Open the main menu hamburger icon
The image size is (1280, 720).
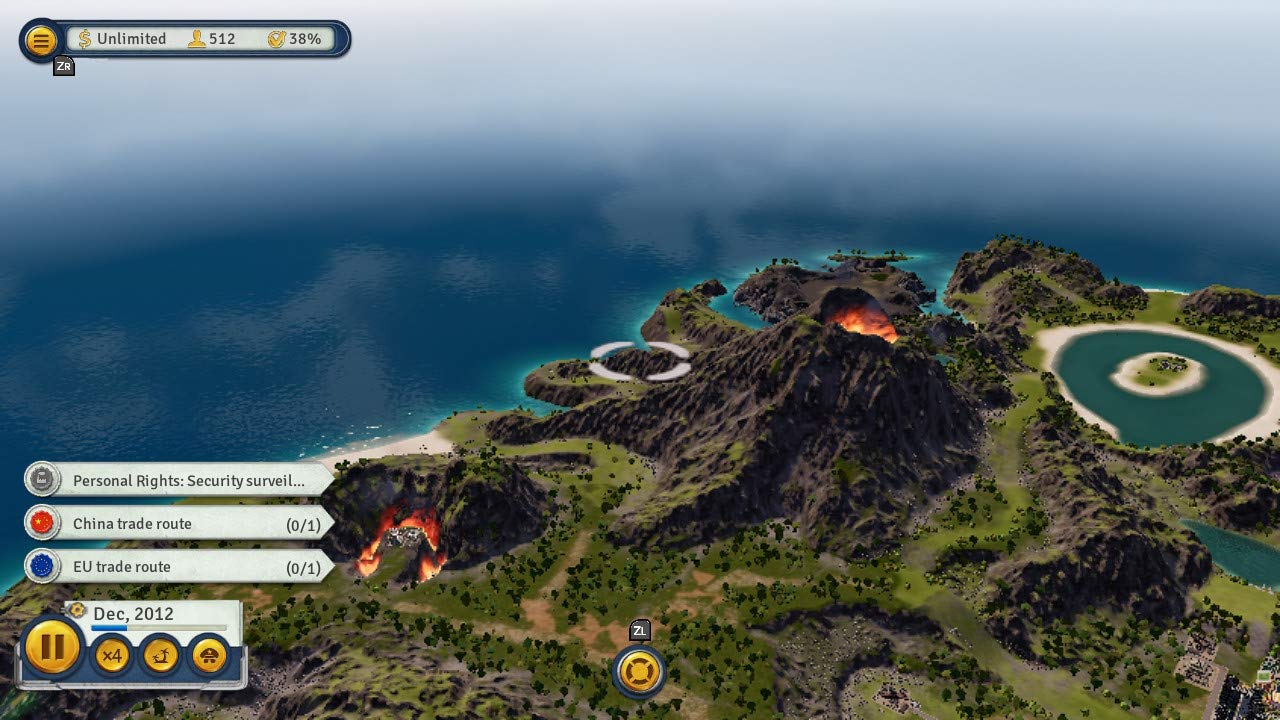[40, 39]
